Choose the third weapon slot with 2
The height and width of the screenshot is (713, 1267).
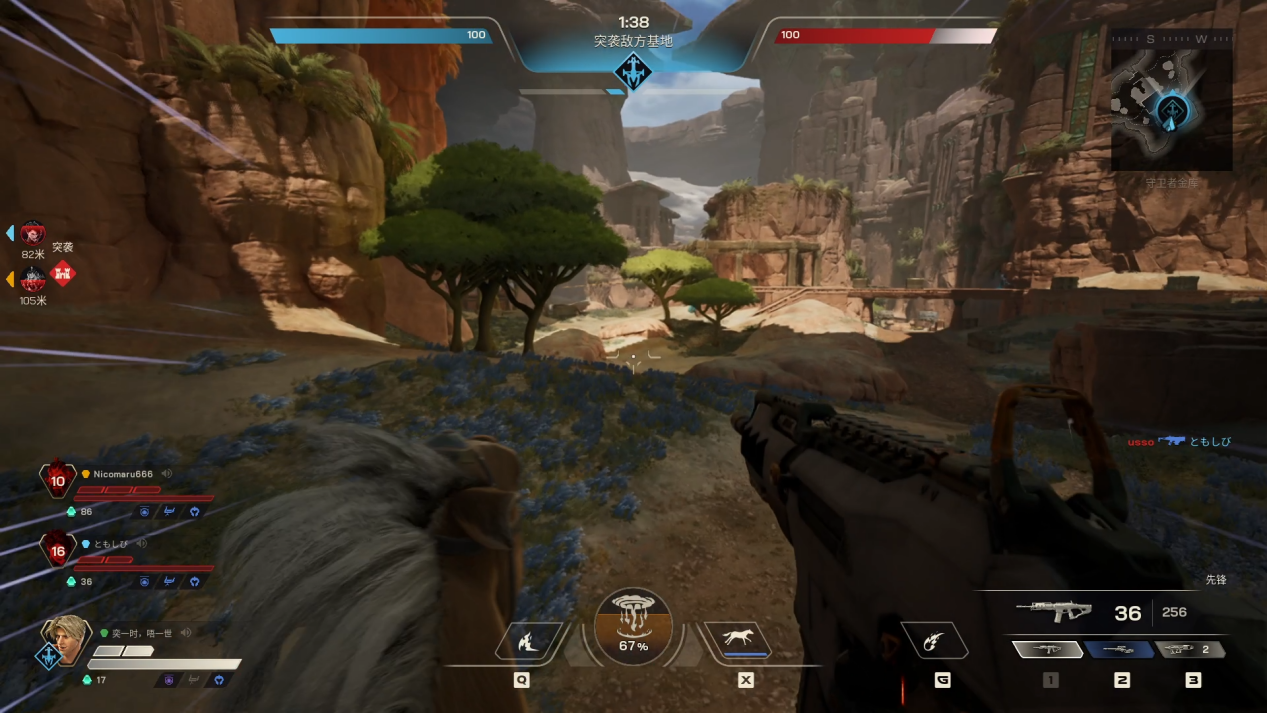pyautogui.click(x=1190, y=650)
